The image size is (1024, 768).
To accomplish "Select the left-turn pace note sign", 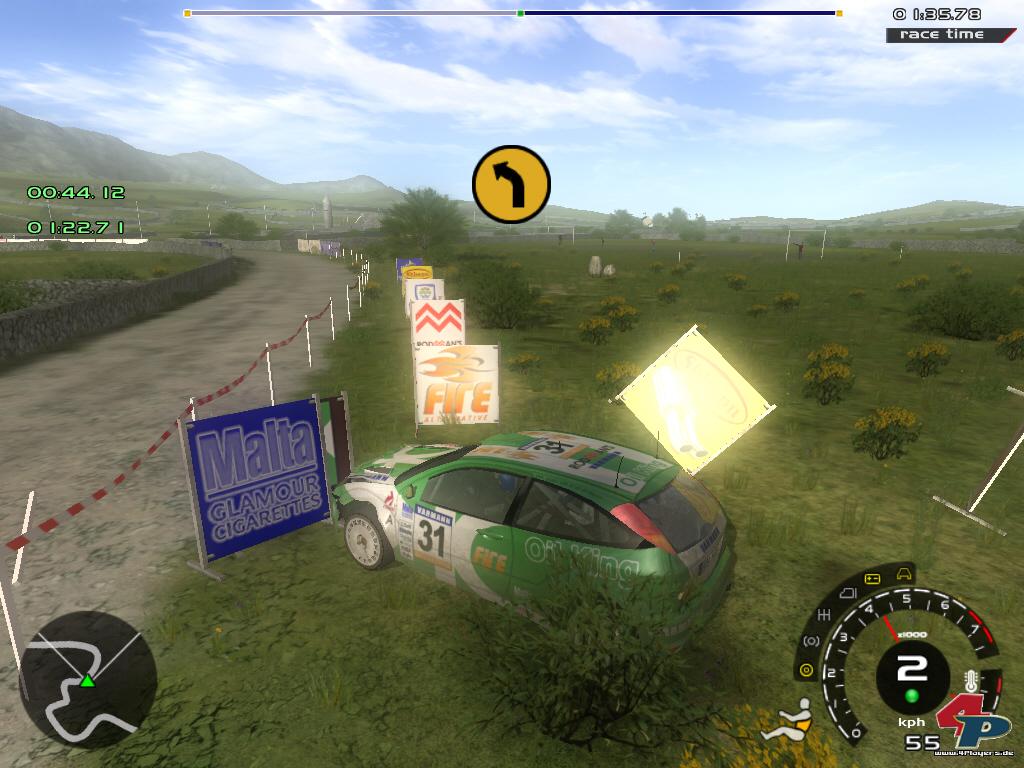I will tap(511, 184).
